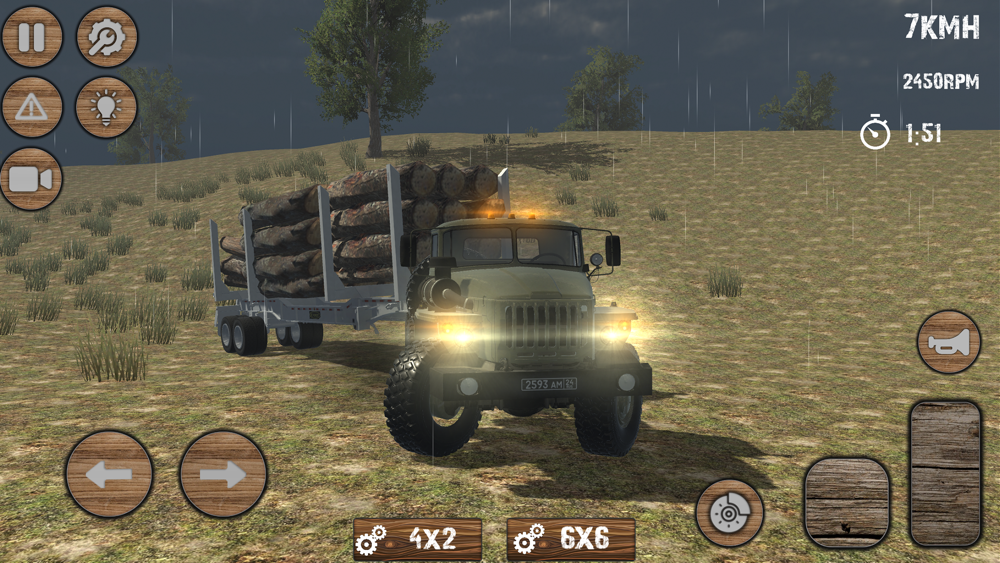Toggle the headlights bulb button
This screenshot has height=563, width=1000.
point(107,108)
